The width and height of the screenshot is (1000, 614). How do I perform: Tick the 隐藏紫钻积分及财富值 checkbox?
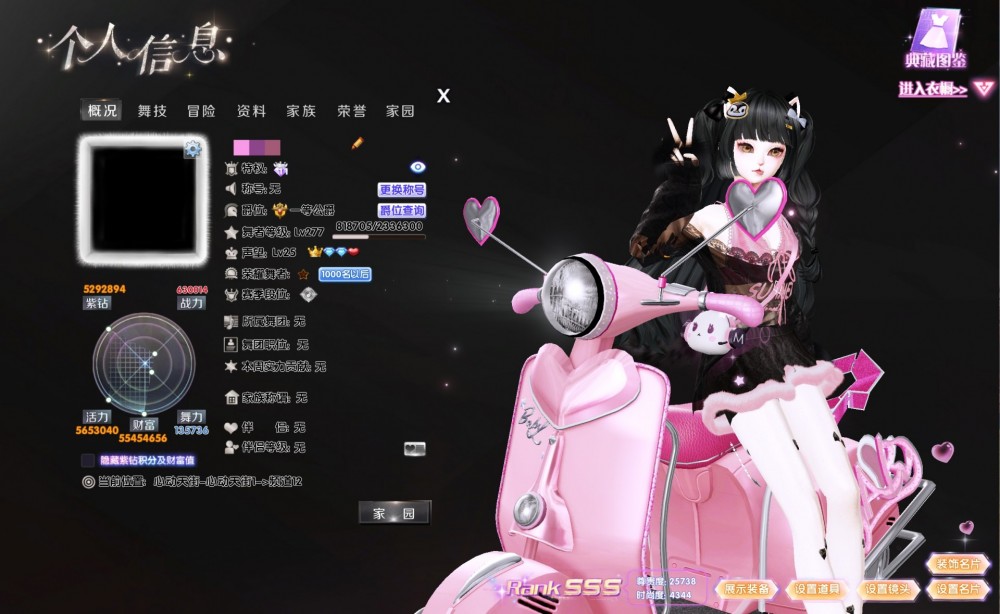[88, 460]
